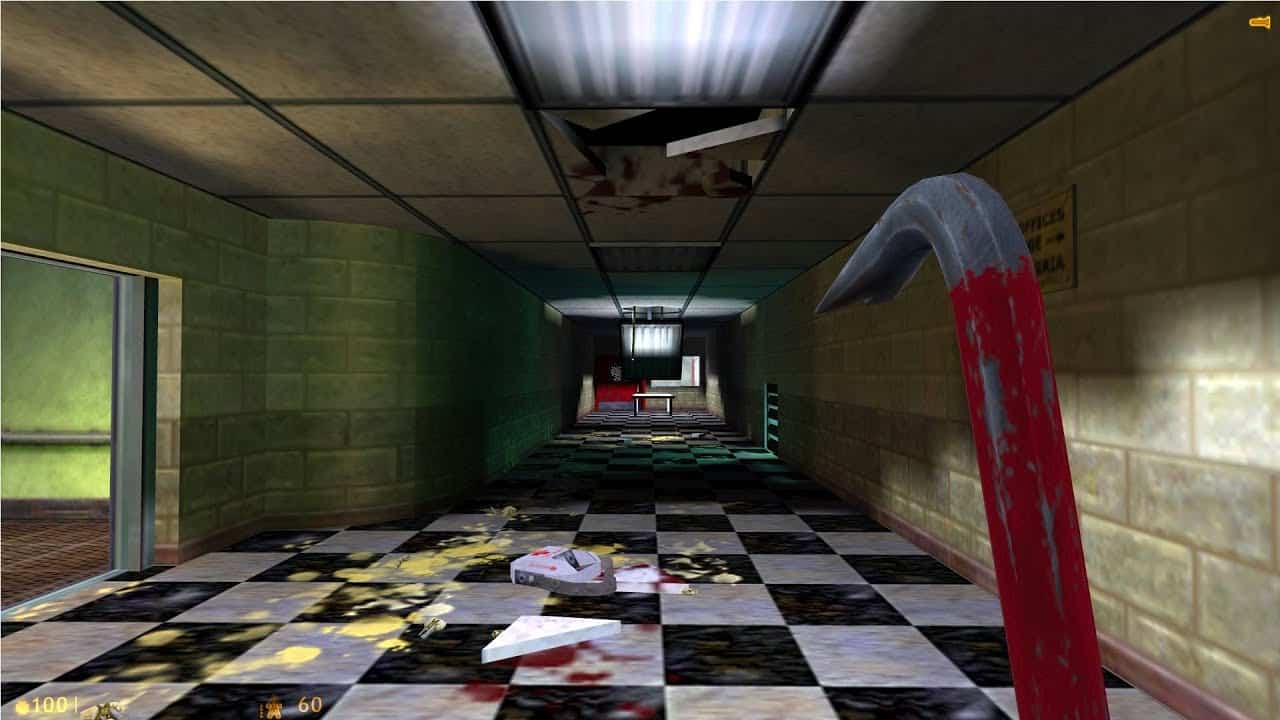This screenshot has width=1280, height=720.
Task: Click the weapon pistol icon near the health bar
Action: point(105,710)
